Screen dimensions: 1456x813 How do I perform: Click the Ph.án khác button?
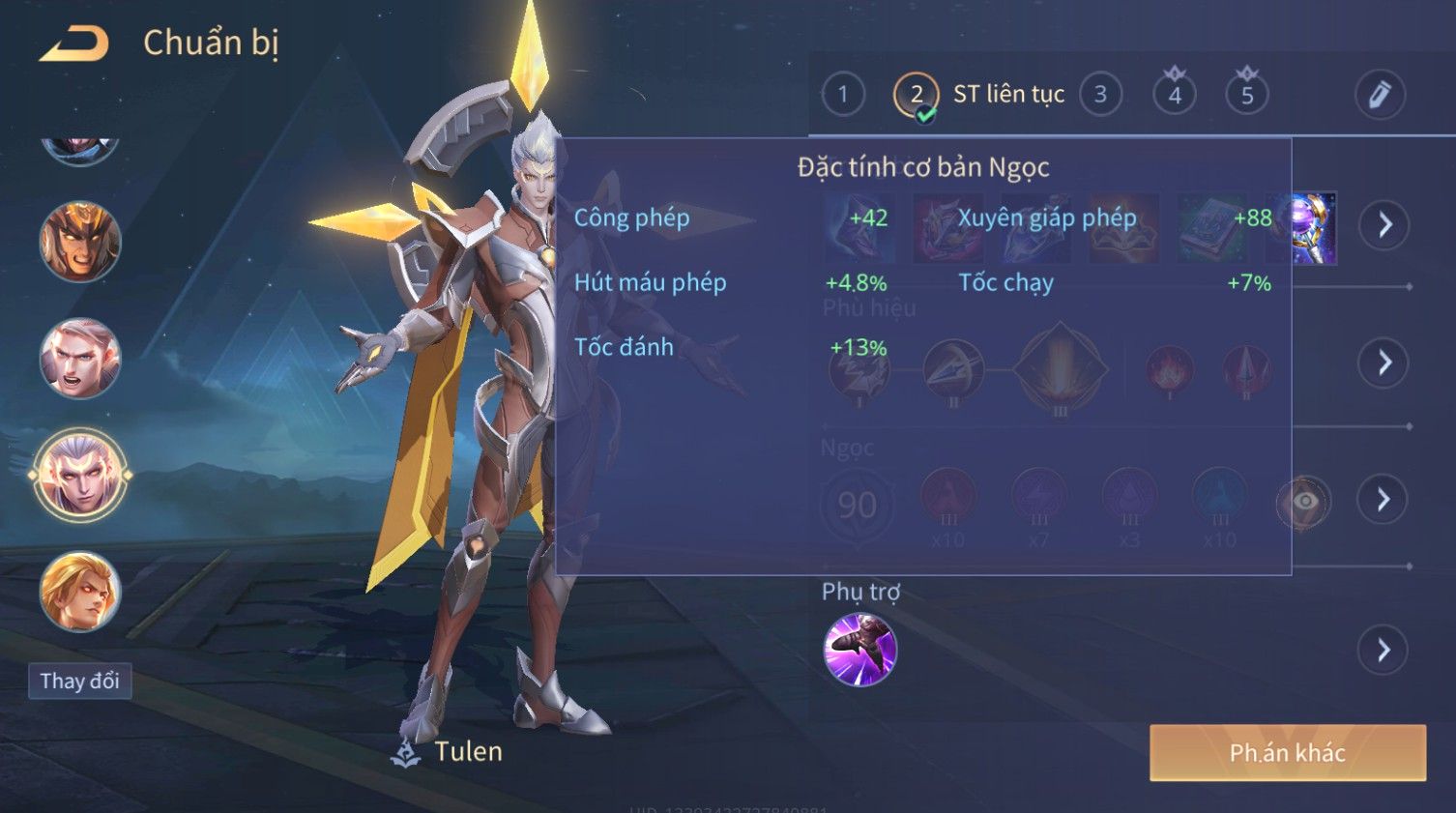[x=1287, y=753]
